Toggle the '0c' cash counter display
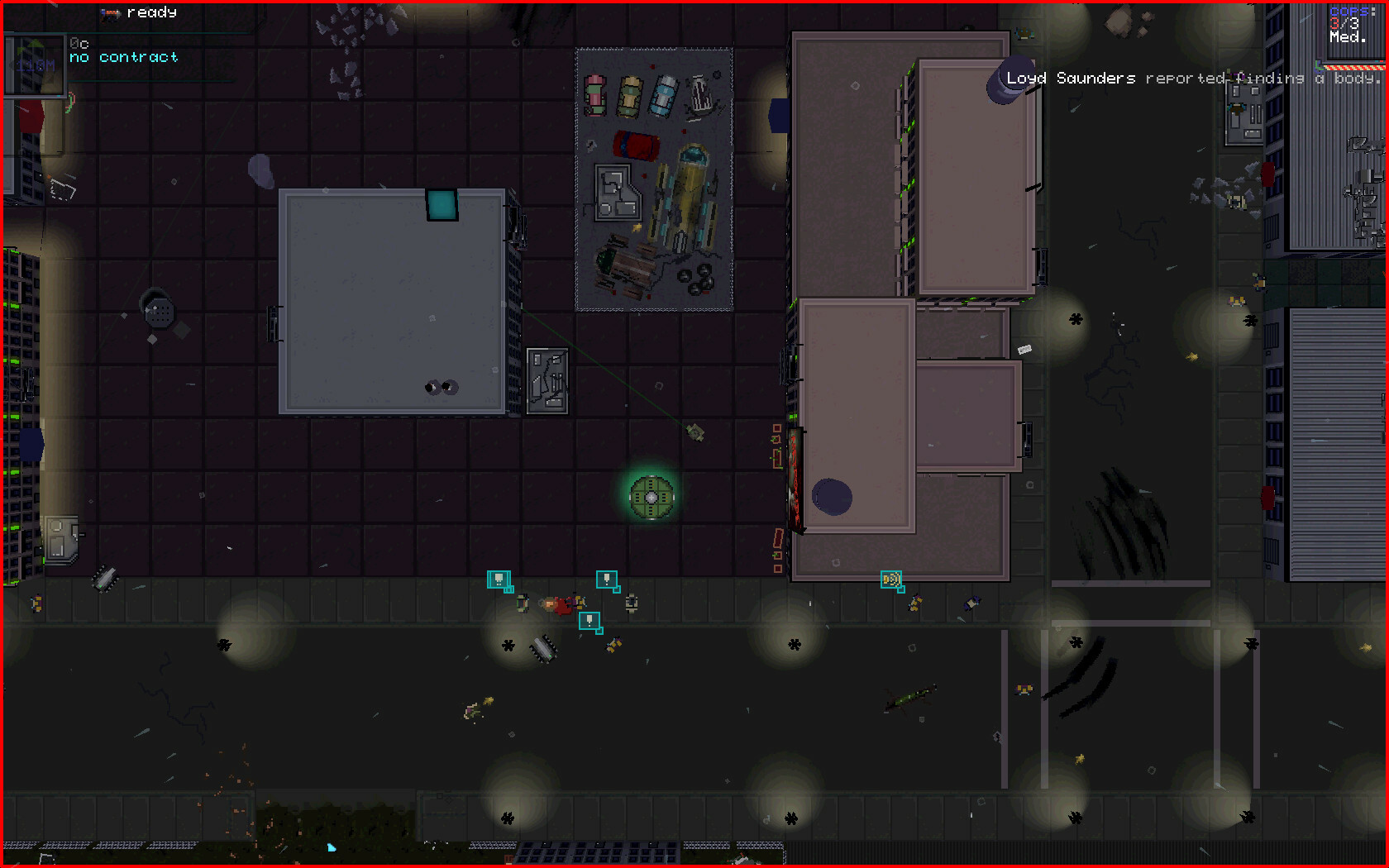1389x868 pixels. pyautogui.click(x=79, y=43)
